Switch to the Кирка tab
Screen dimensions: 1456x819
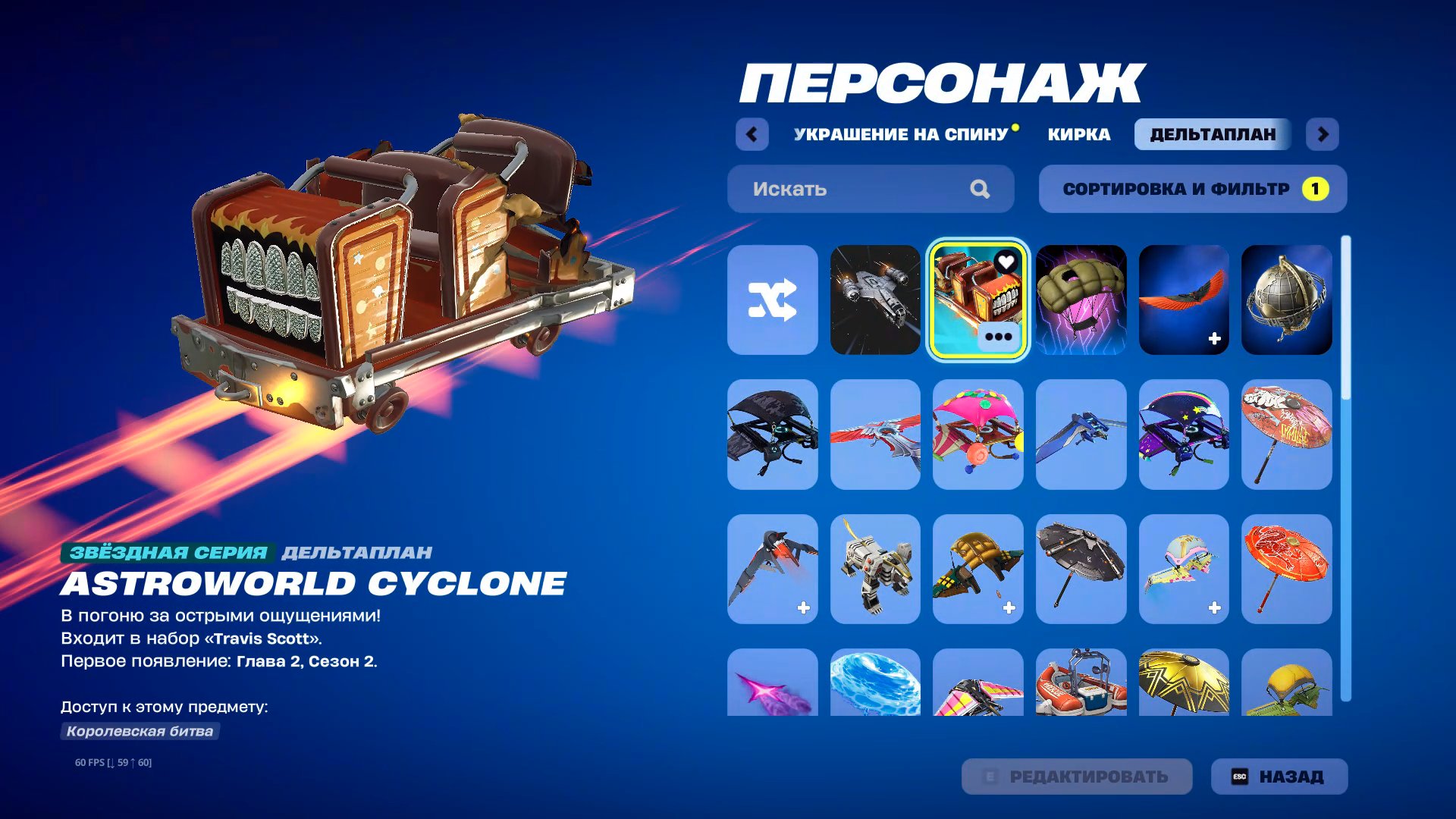(x=1077, y=133)
